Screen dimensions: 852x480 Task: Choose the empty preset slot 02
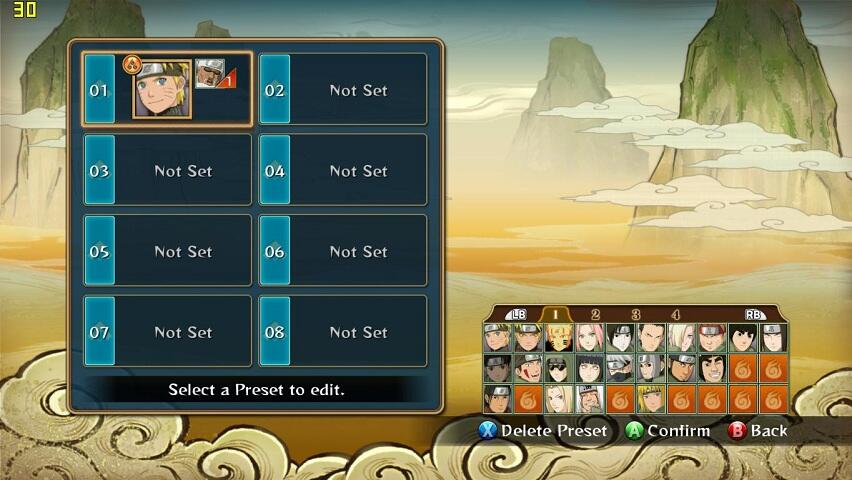coord(343,90)
